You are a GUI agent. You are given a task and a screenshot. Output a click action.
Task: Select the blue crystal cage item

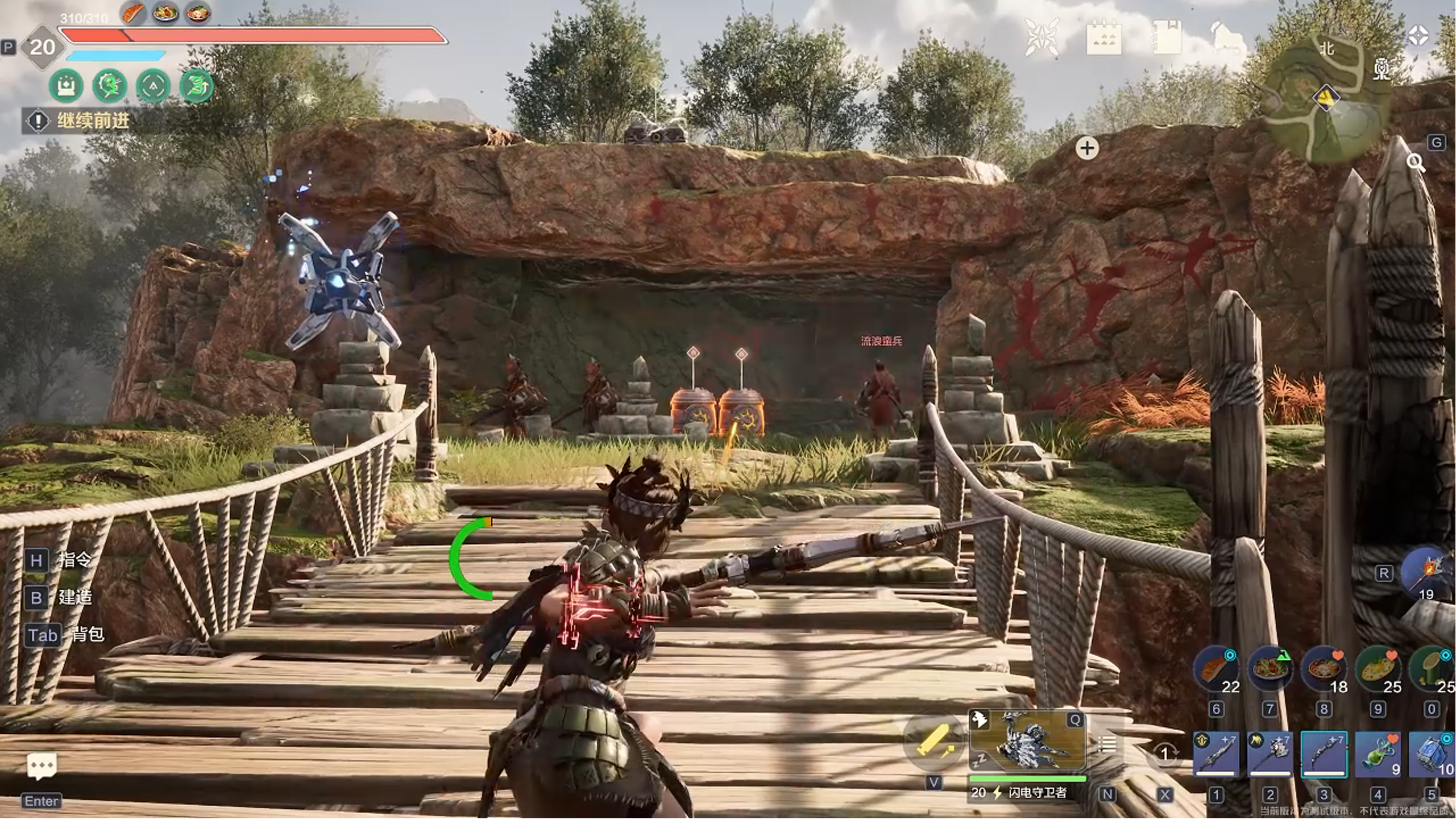[1432, 754]
